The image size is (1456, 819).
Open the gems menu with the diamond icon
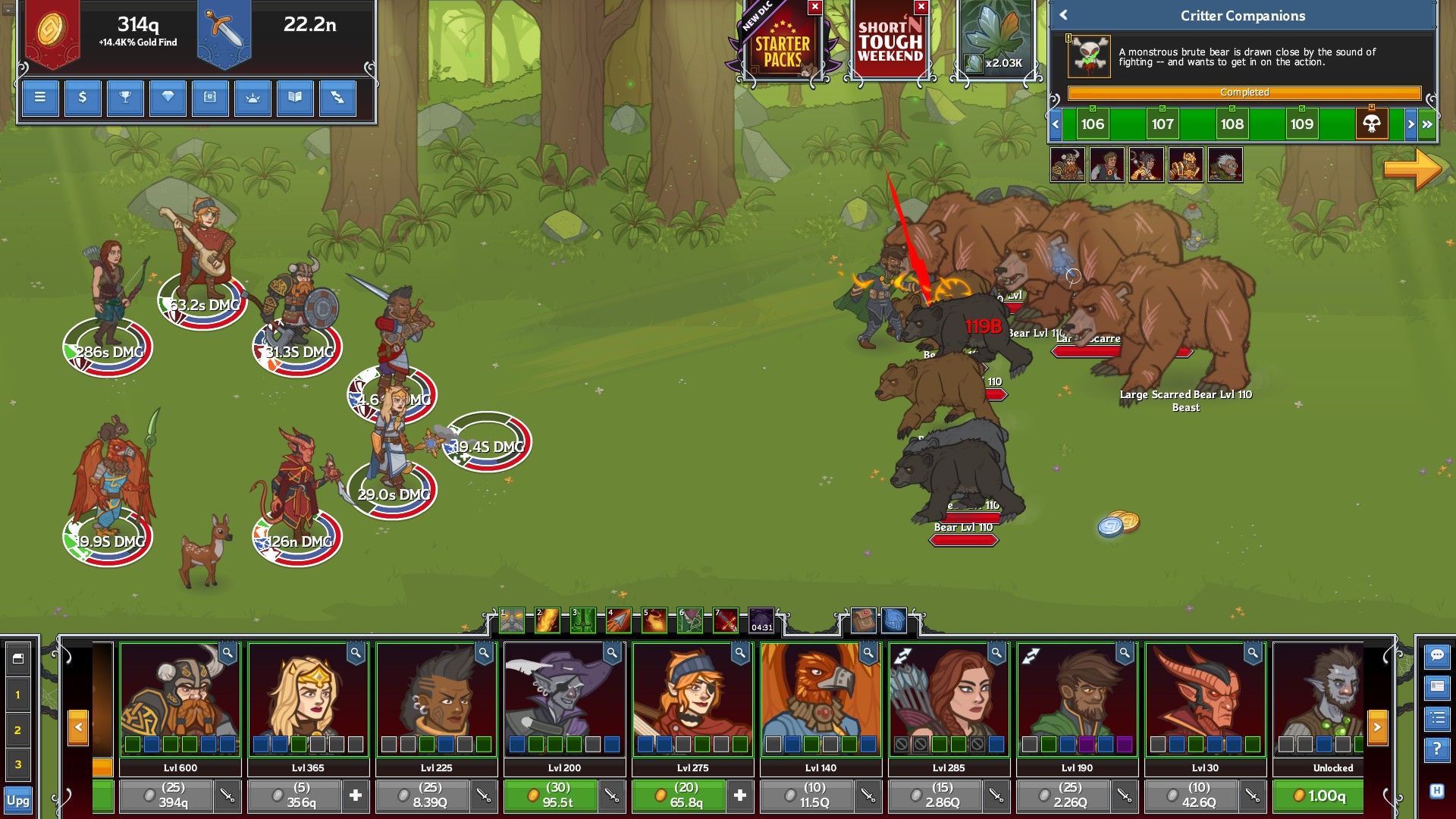point(168,97)
